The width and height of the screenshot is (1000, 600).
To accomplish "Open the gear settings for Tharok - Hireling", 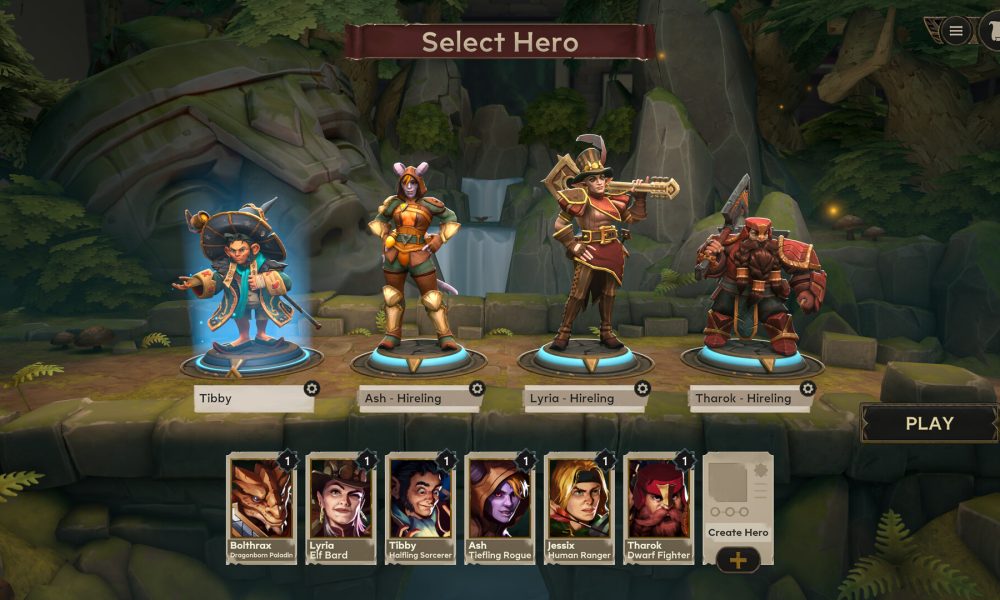I will click(x=807, y=388).
